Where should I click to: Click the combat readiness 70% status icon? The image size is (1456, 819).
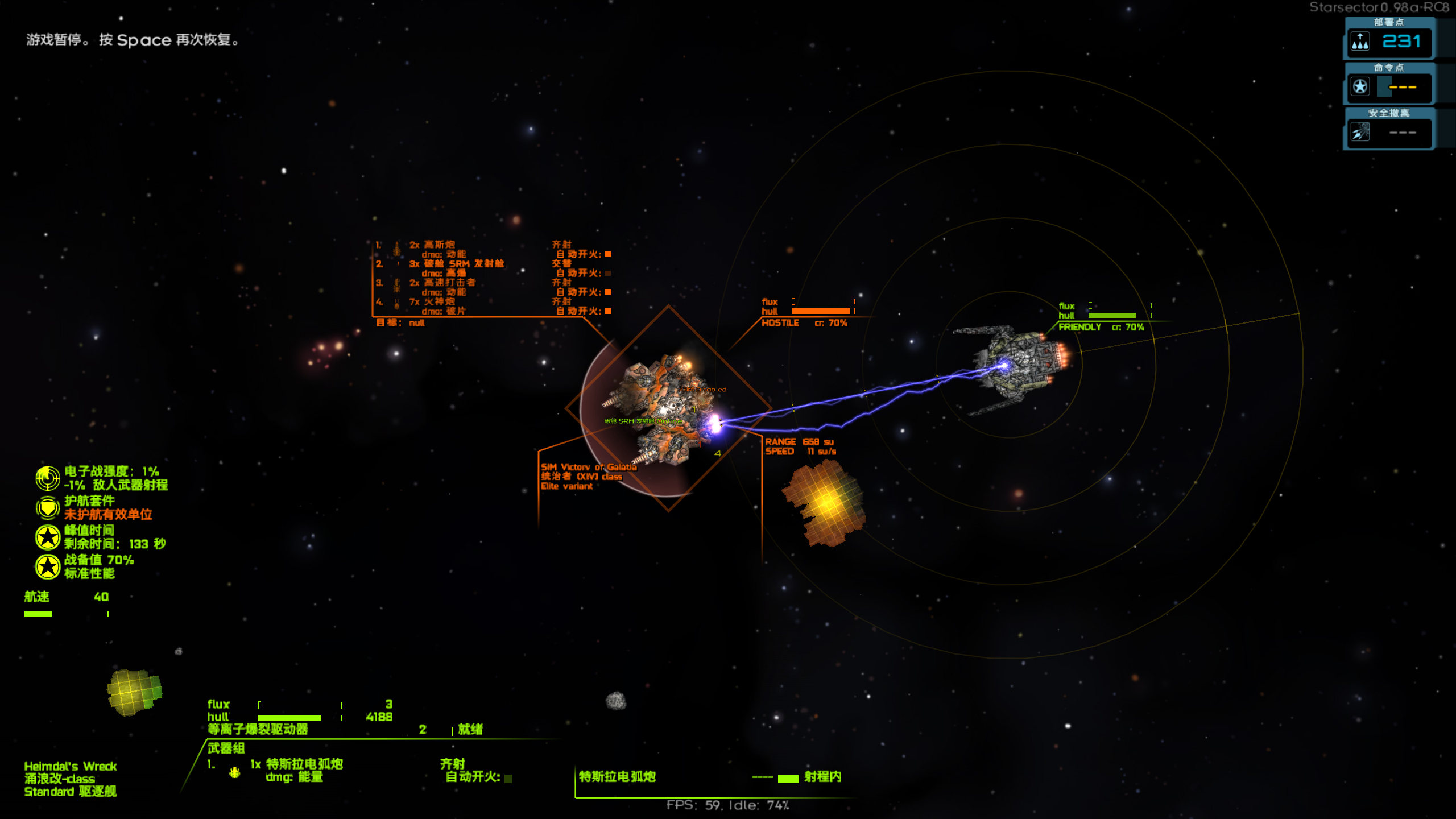(48, 566)
